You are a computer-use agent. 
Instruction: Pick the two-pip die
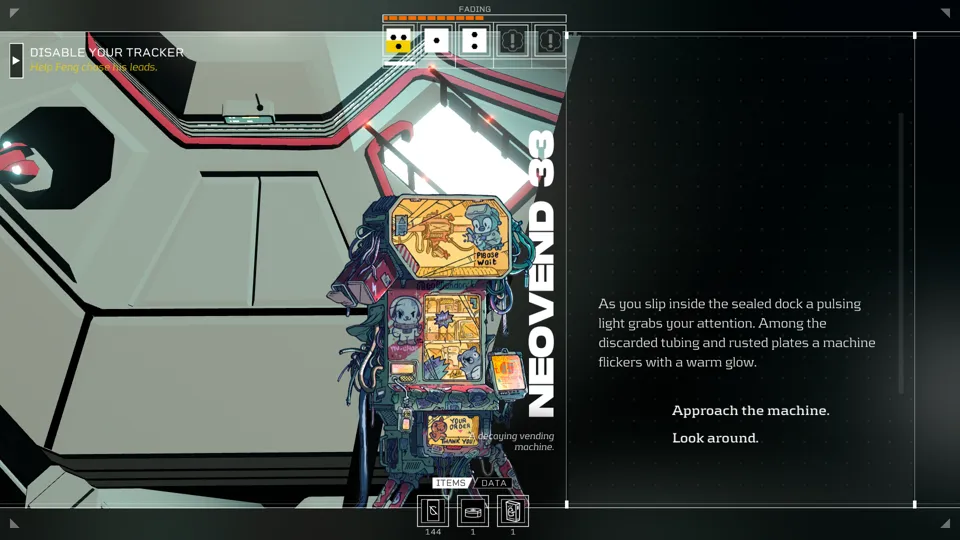[475, 41]
